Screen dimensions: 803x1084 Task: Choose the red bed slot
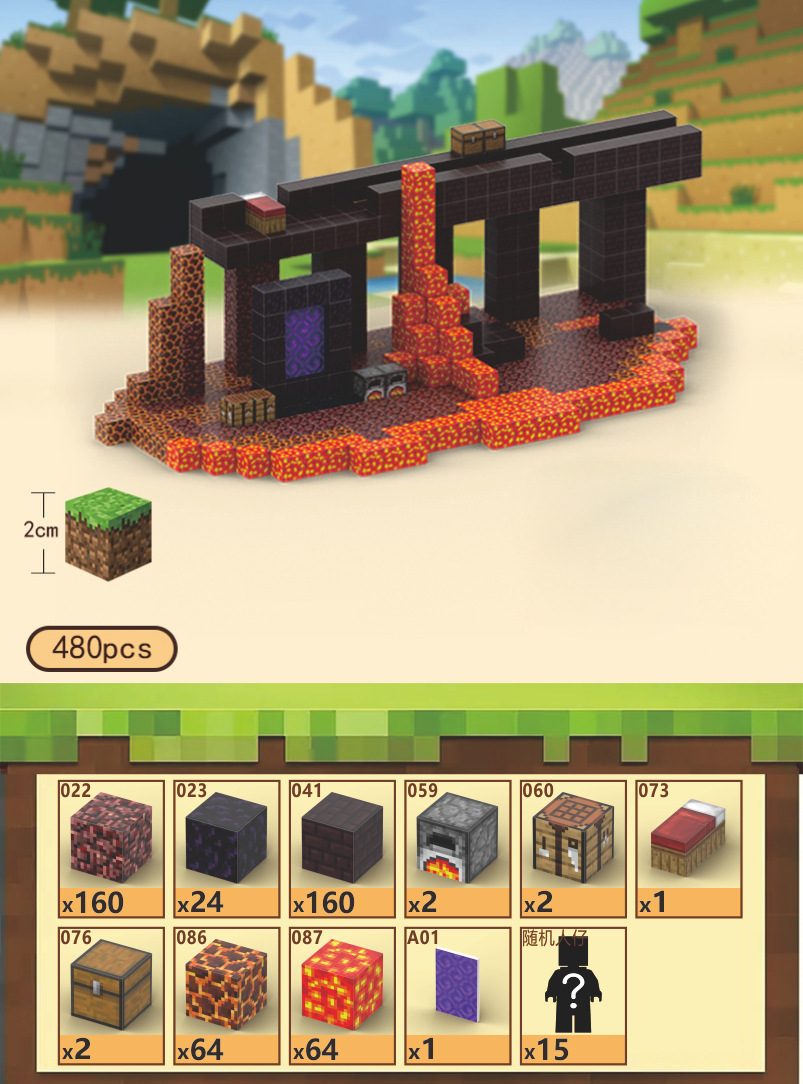(689, 848)
